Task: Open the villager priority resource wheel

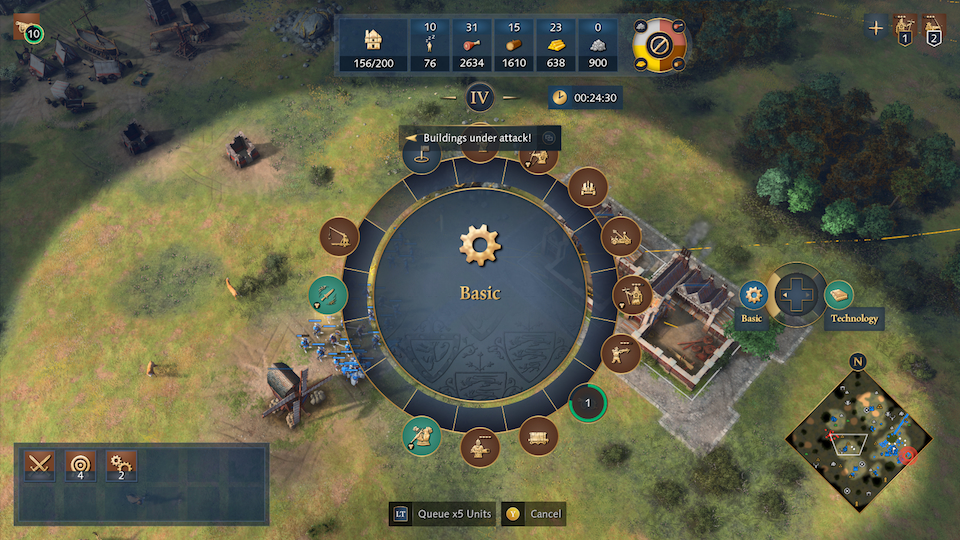Action: pos(659,45)
